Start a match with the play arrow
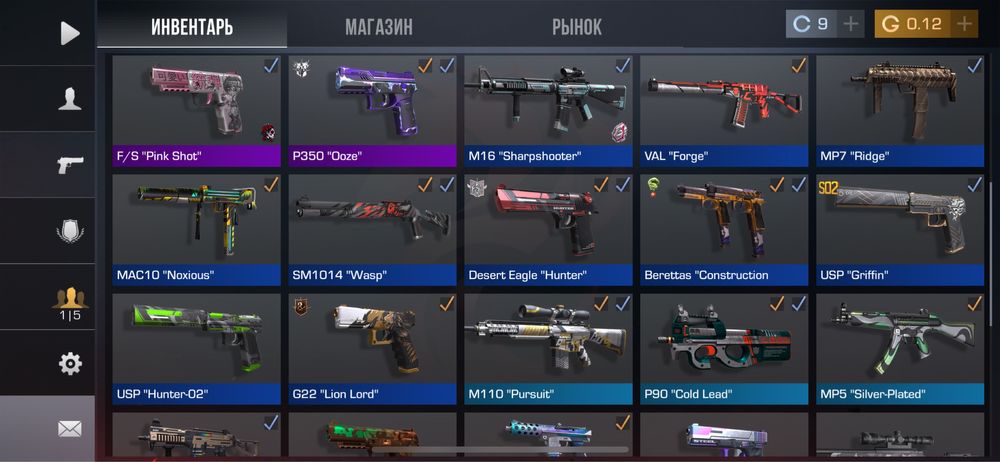Screen dimensions: 1000x462 [69, 33]
